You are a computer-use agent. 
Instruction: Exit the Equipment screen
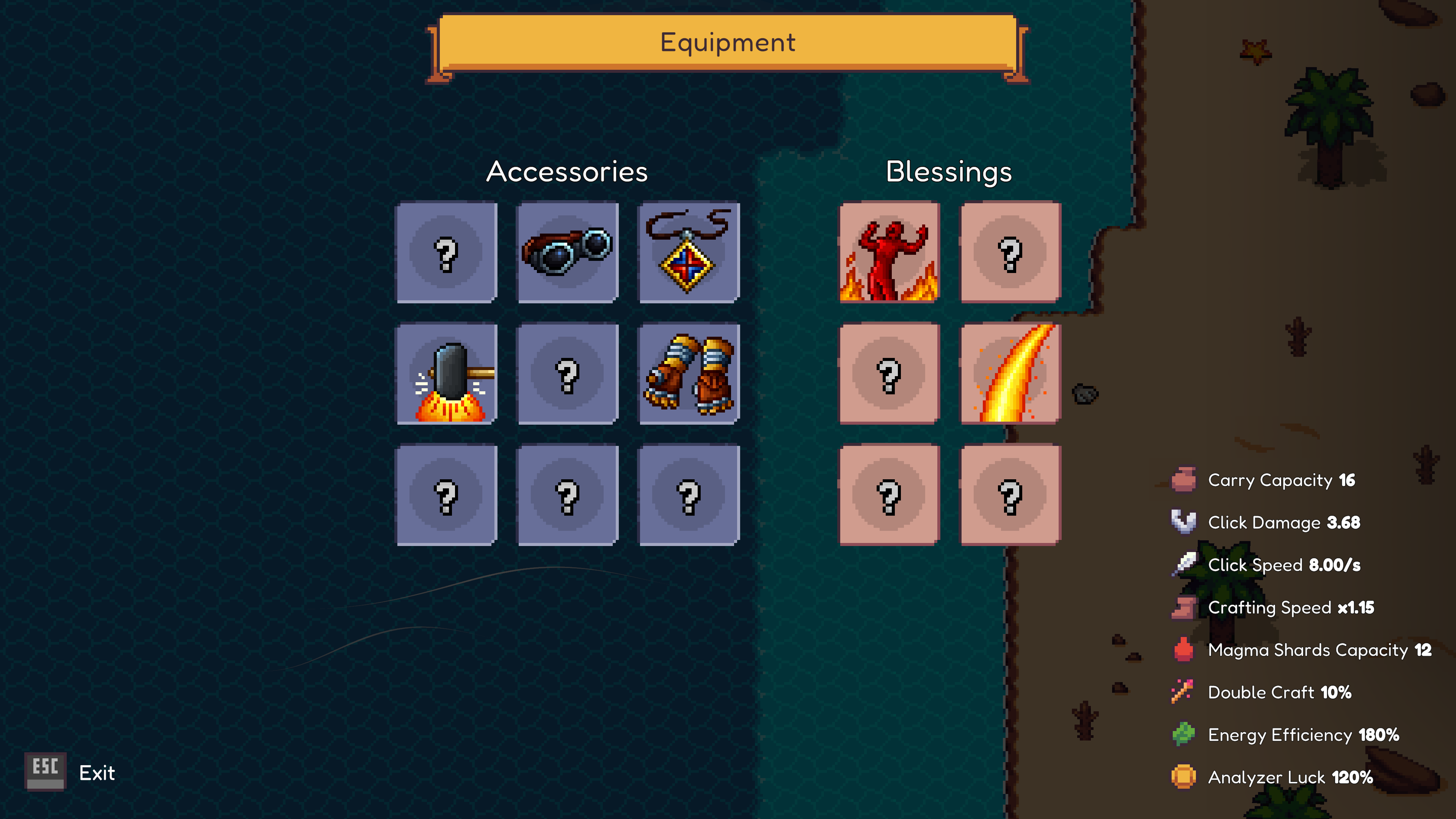click(x=68, y=773)
